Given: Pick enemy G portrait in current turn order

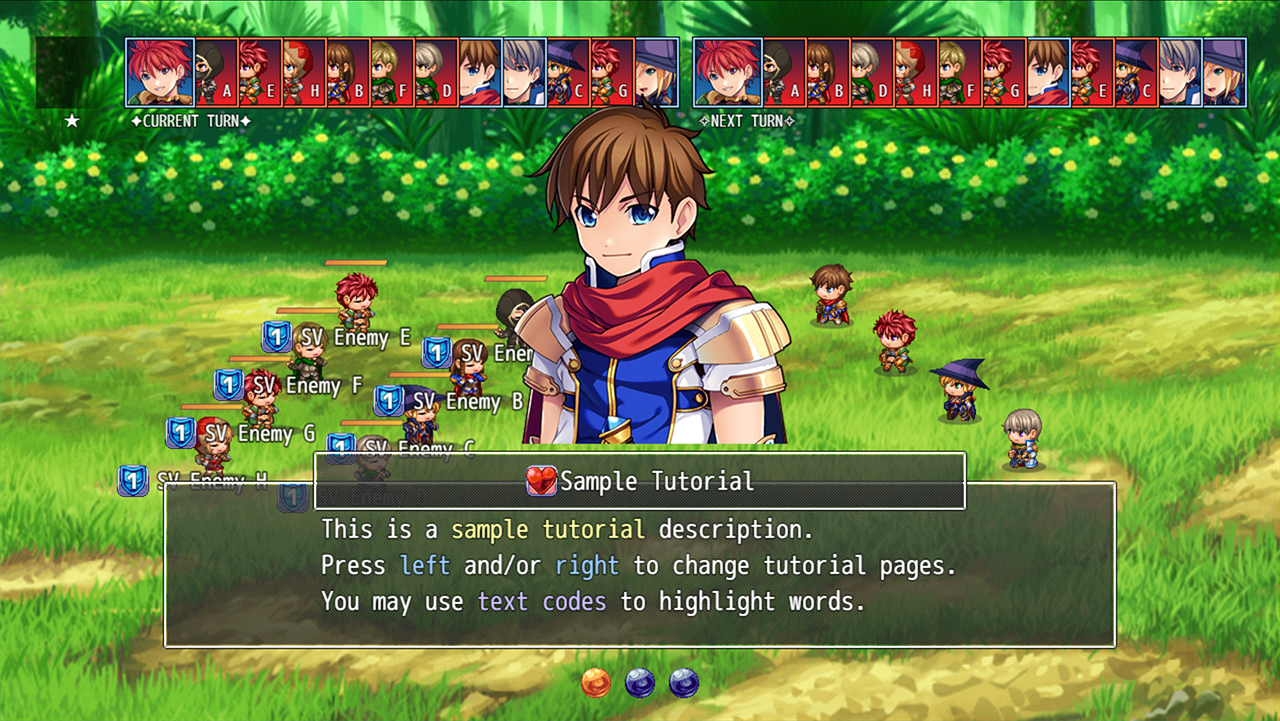Looking at the screenshot, I should (612, 72).
